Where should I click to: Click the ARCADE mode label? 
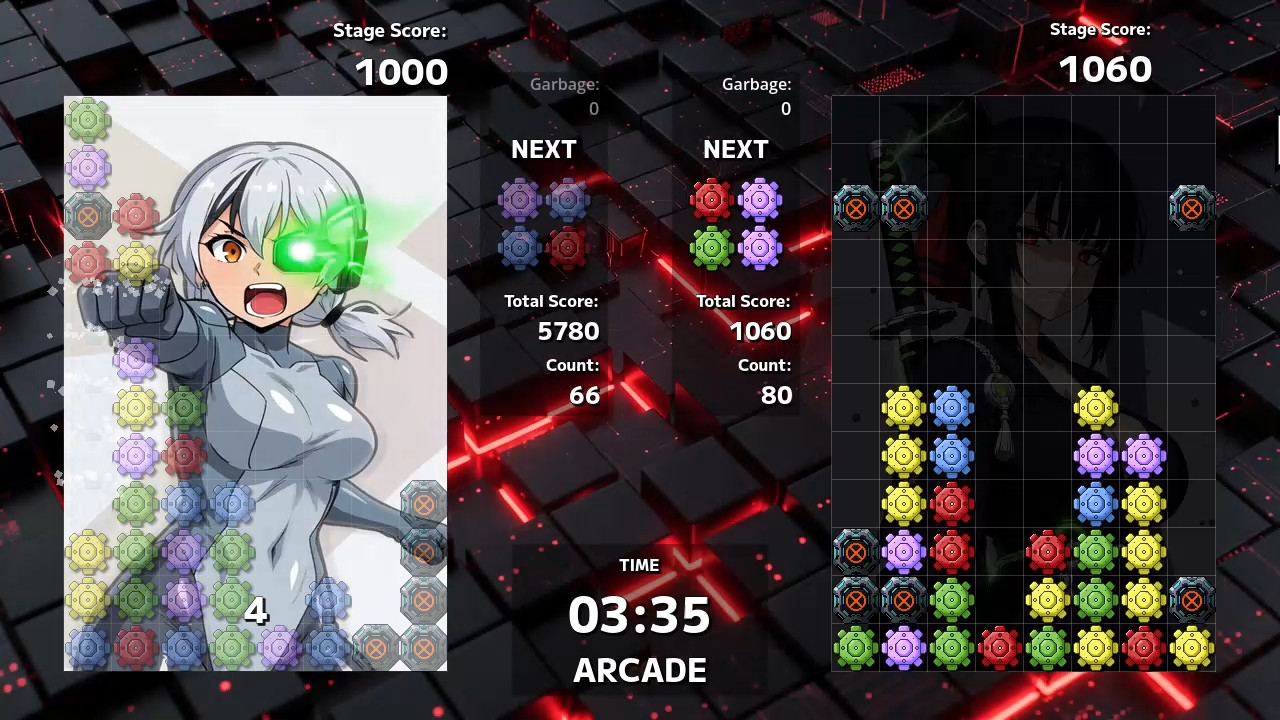pos(639,670)
